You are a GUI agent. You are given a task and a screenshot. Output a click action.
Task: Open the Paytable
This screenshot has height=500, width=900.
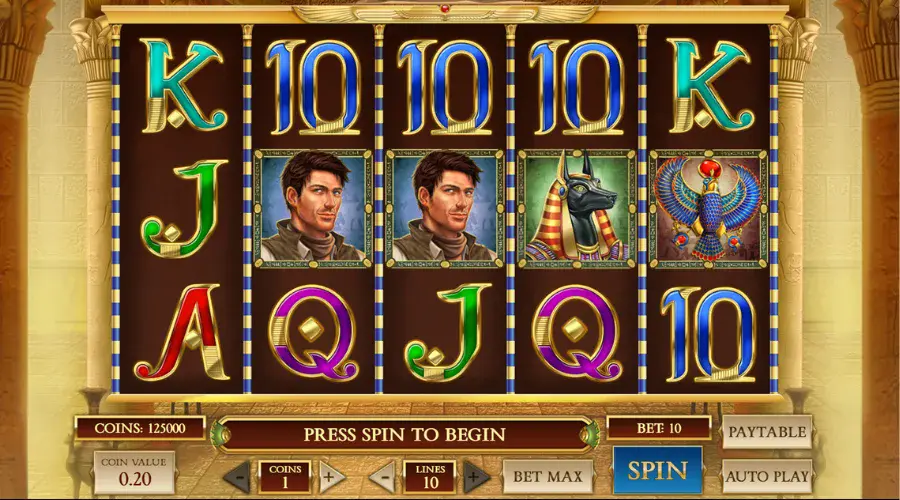coord(766,432)
